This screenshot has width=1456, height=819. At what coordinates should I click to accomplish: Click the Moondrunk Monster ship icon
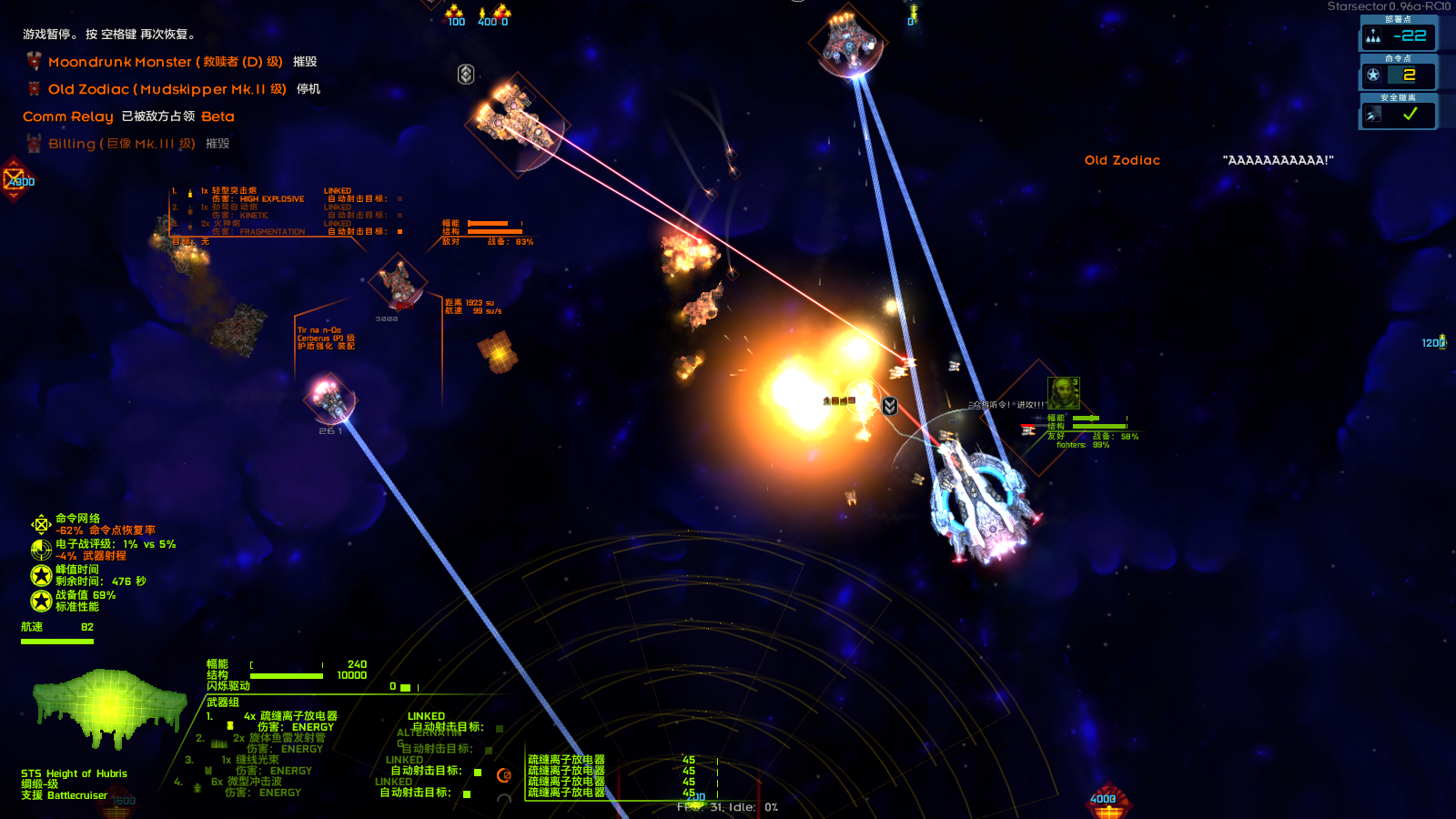pyautogui.click(x=33, y=61)
